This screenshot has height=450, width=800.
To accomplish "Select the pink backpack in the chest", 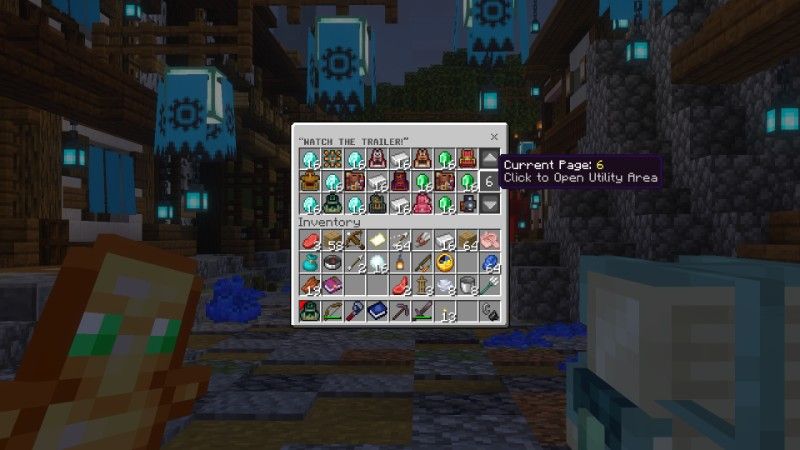I will [422, 204].
